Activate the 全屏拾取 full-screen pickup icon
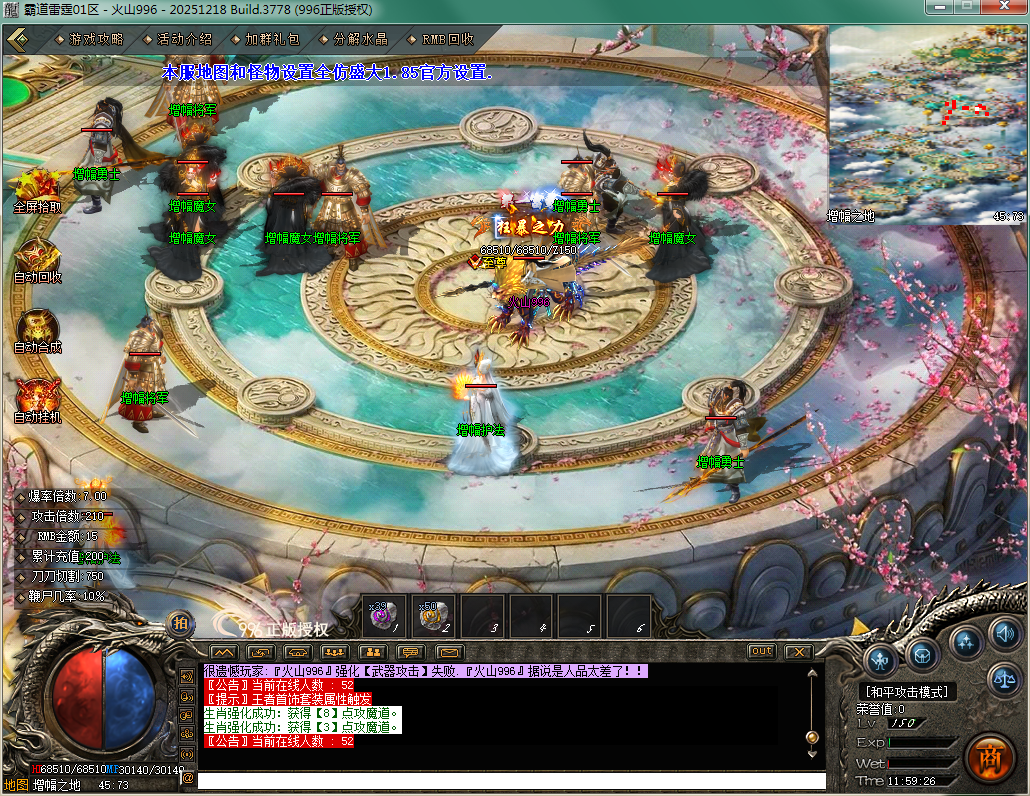Image resolution: width=1030 pixels, height=796 pixels. (x=37, y=187)
